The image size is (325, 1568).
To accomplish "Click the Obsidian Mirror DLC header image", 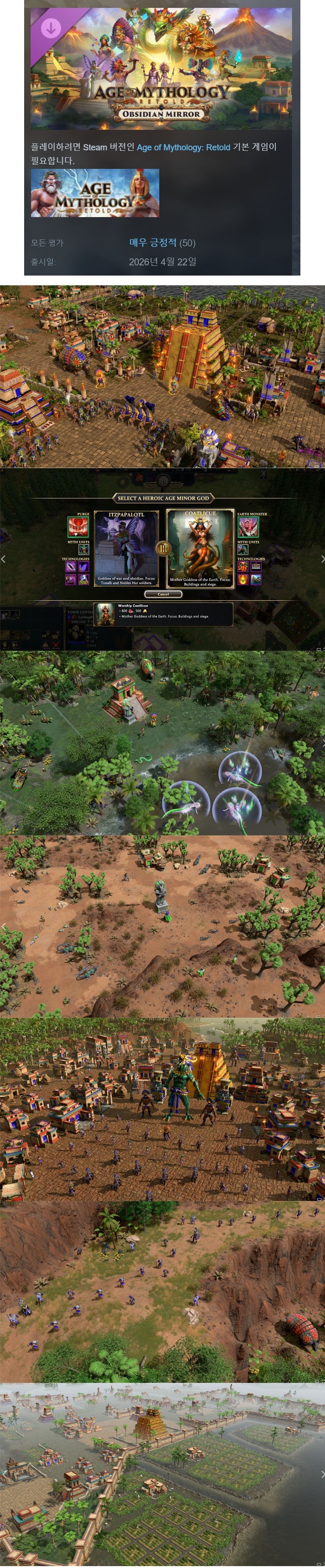I will [162, 68].
